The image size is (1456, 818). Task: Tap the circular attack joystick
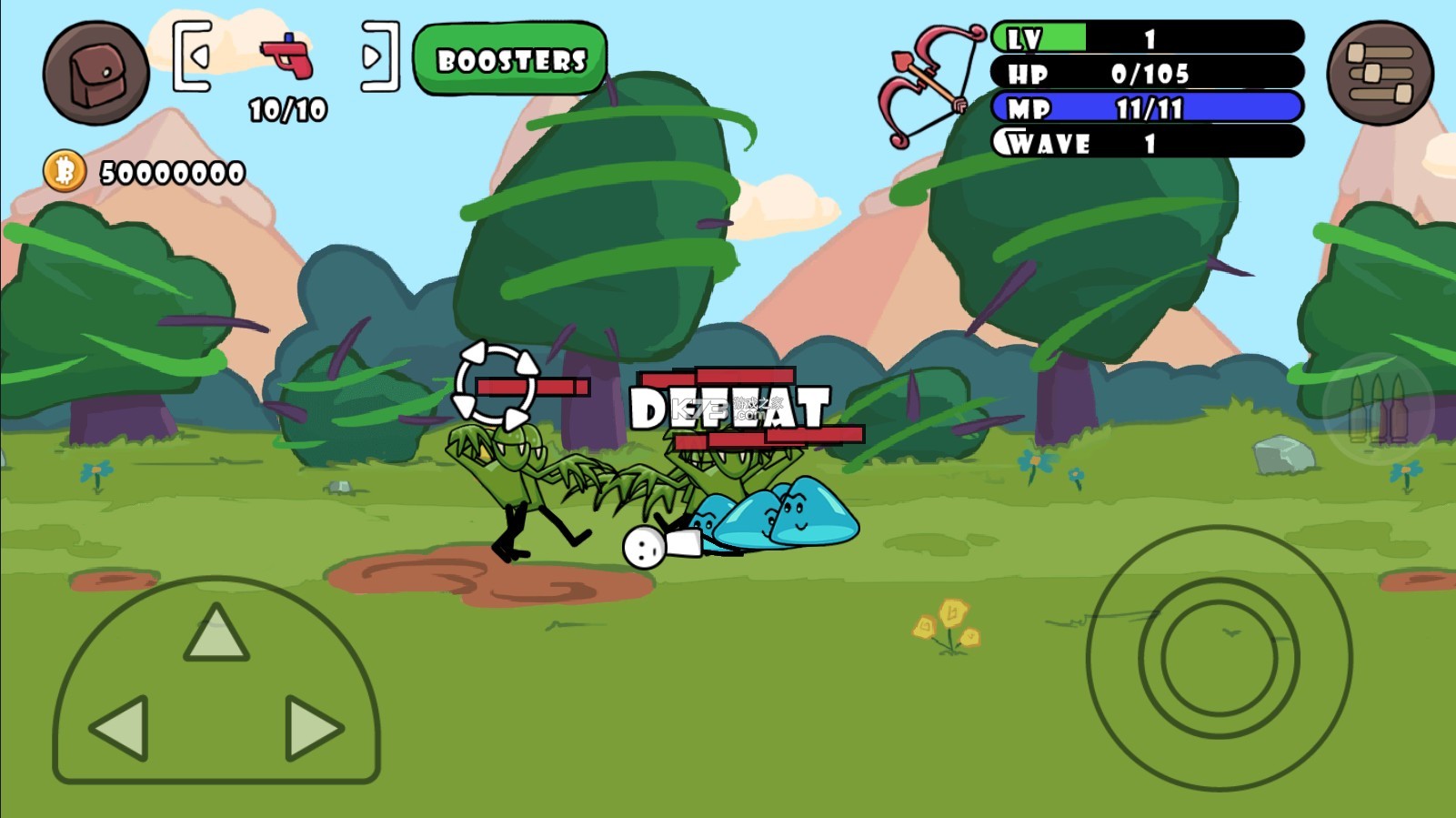(x=1219, y=657)
